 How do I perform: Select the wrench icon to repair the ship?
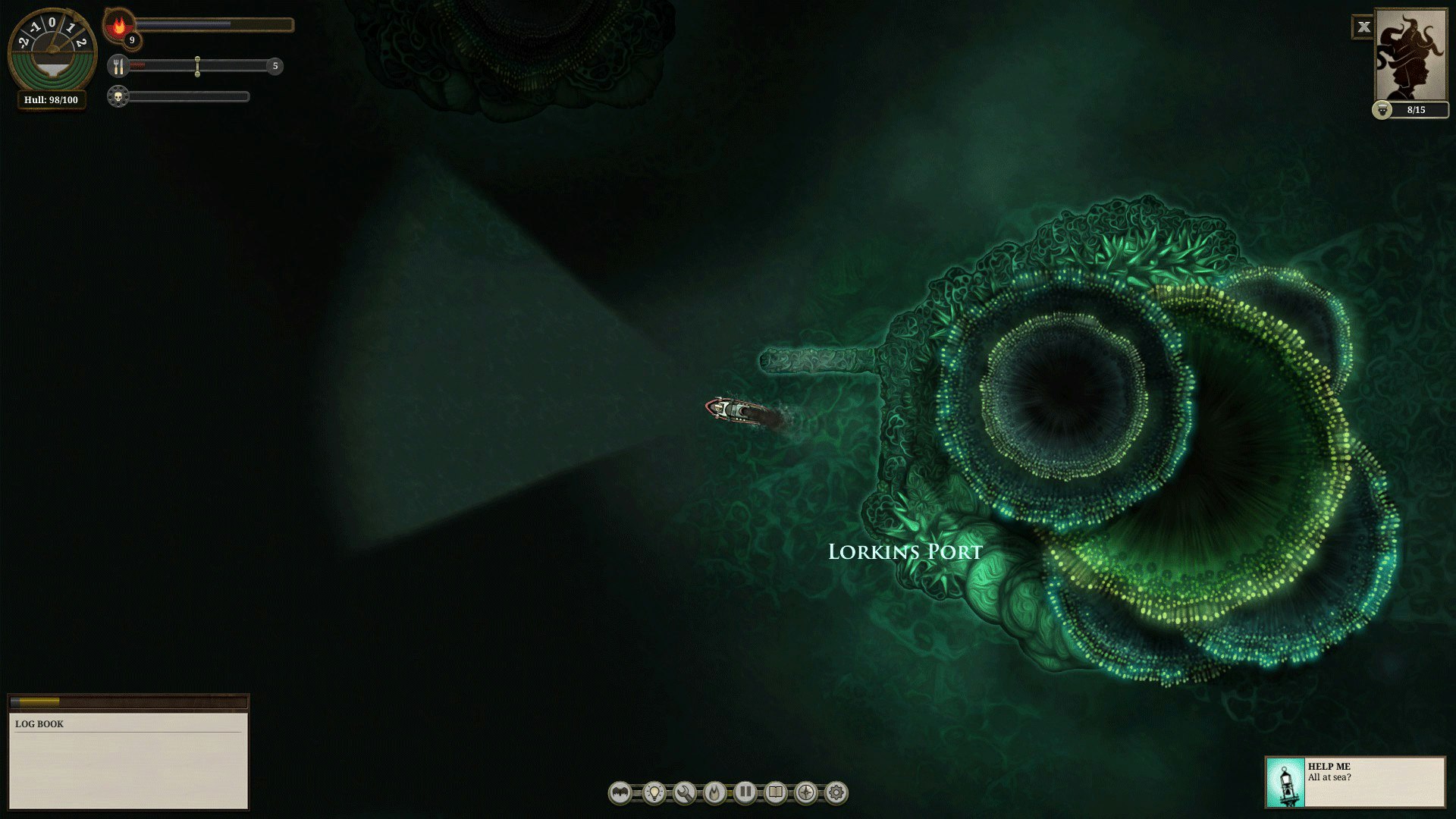pyautogui.click(x=683, y=793)
